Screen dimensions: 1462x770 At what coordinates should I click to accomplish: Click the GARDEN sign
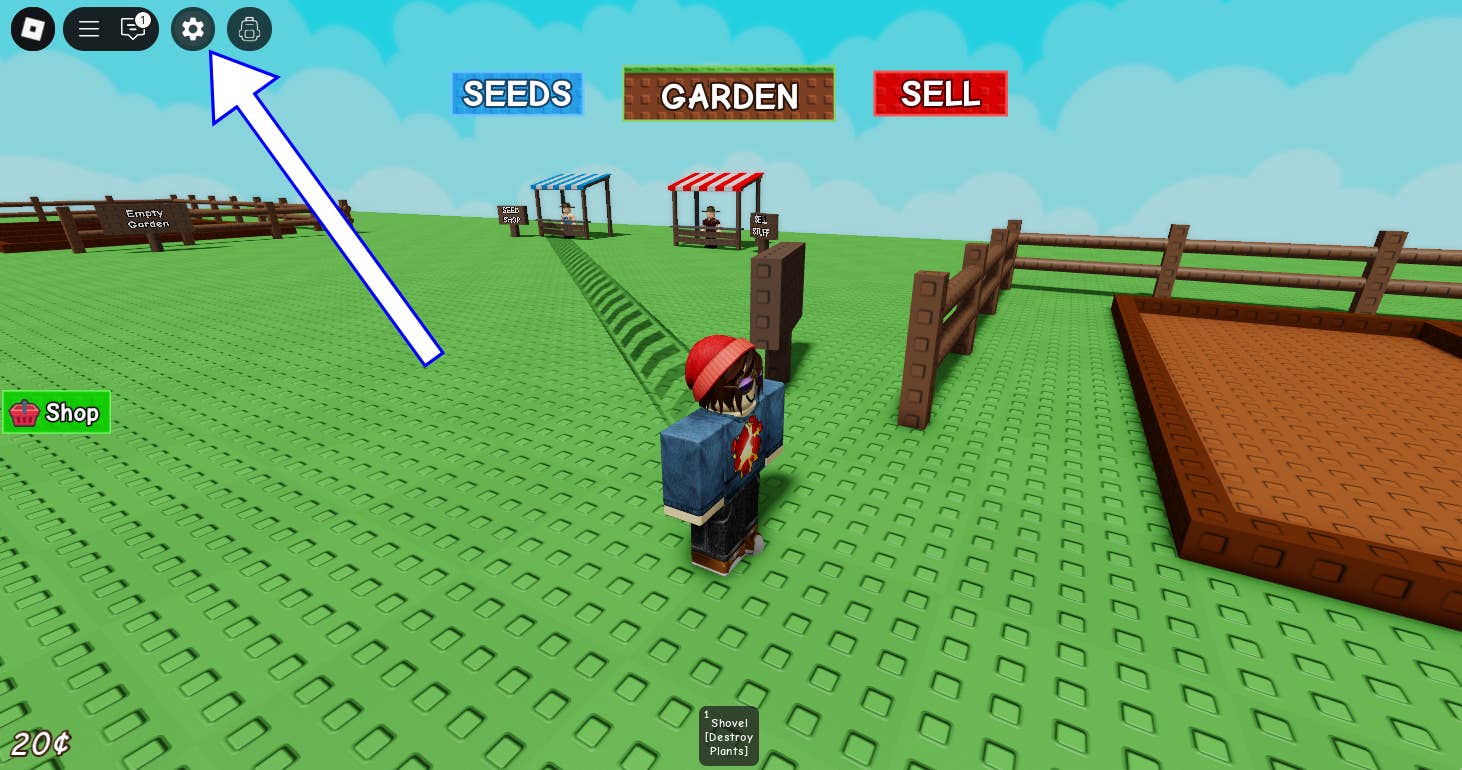[x=728, y=95]
